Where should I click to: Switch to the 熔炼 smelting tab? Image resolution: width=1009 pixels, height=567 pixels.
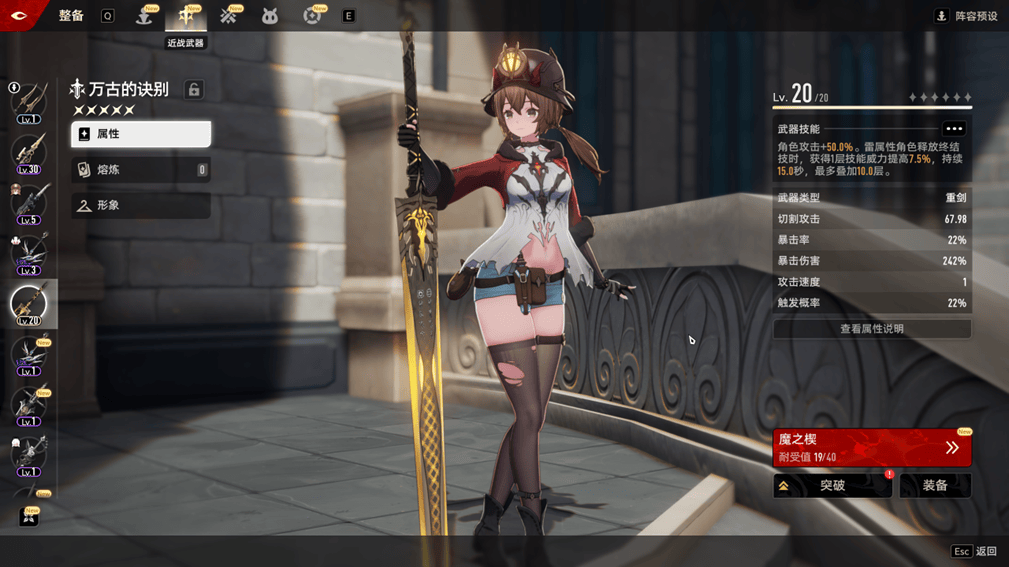[x=141, y=170]
